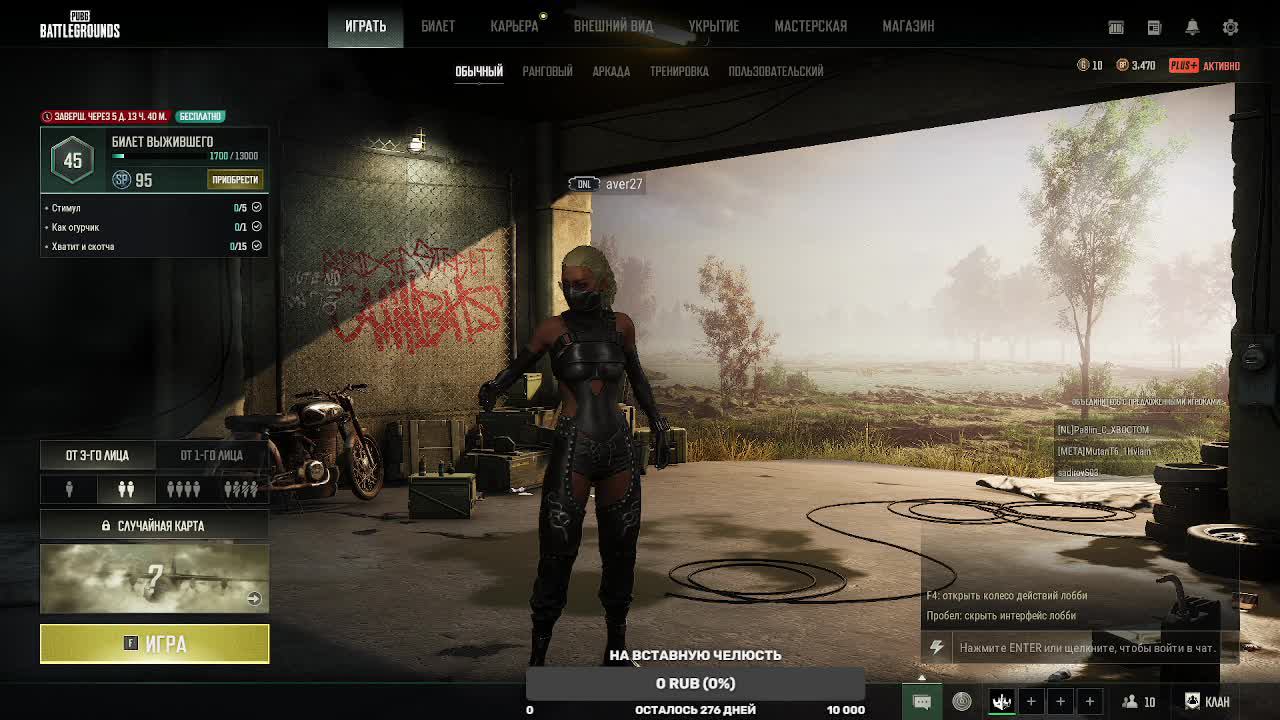Open the news icon in top bar

click(1153, 27)
